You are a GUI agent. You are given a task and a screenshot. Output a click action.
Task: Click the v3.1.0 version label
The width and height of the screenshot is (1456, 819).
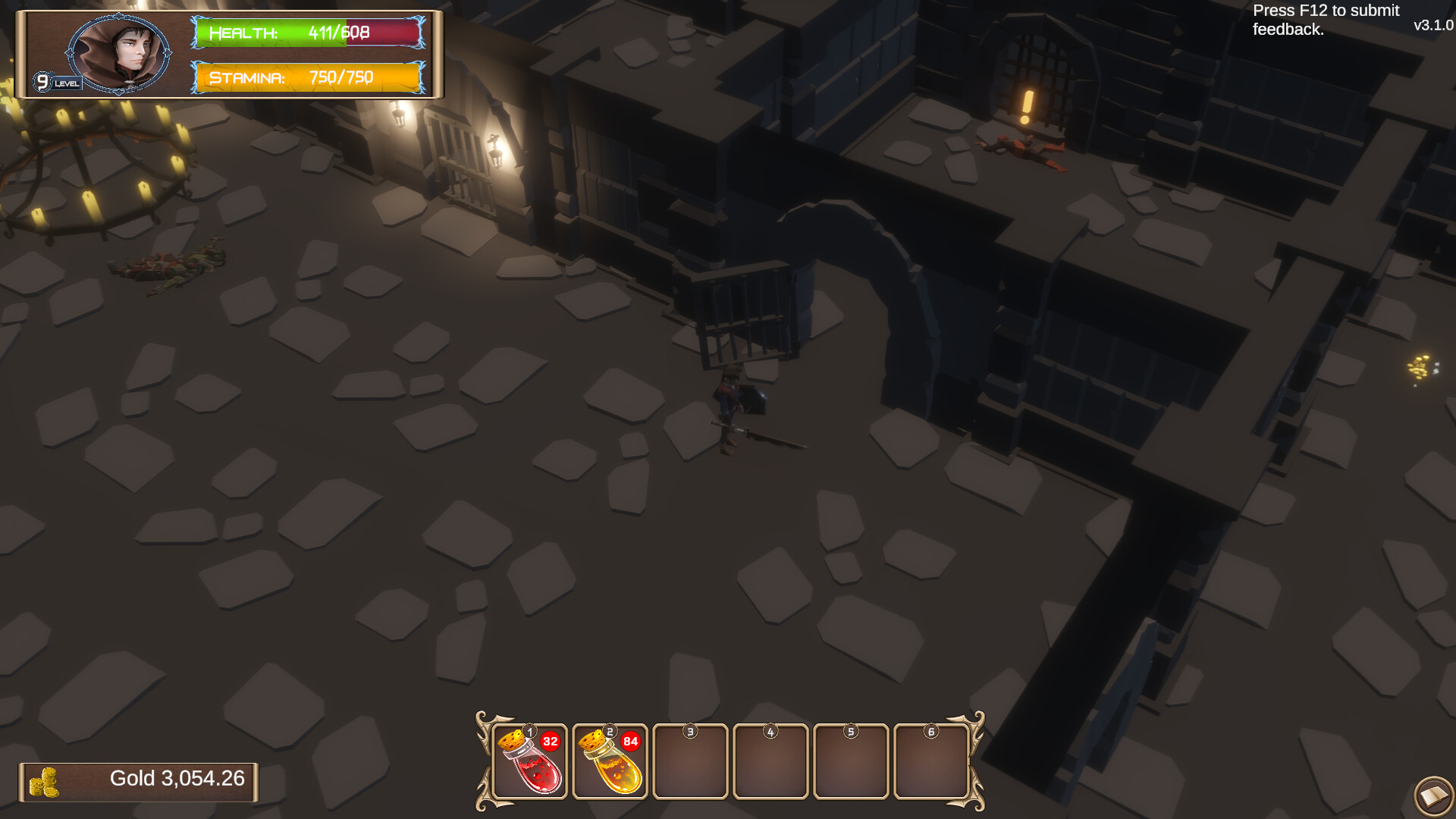[1432, 25]
